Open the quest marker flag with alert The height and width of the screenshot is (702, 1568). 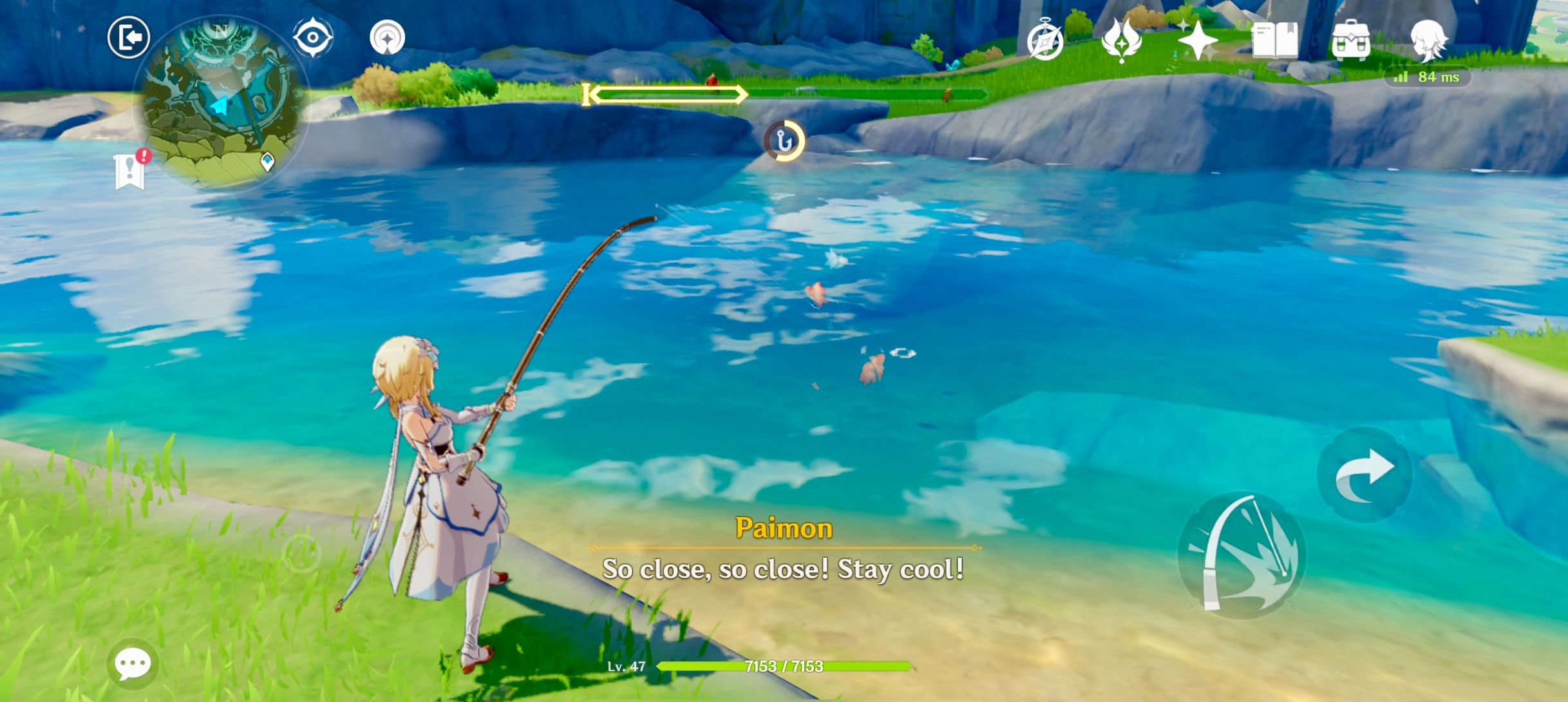point(131,171)
